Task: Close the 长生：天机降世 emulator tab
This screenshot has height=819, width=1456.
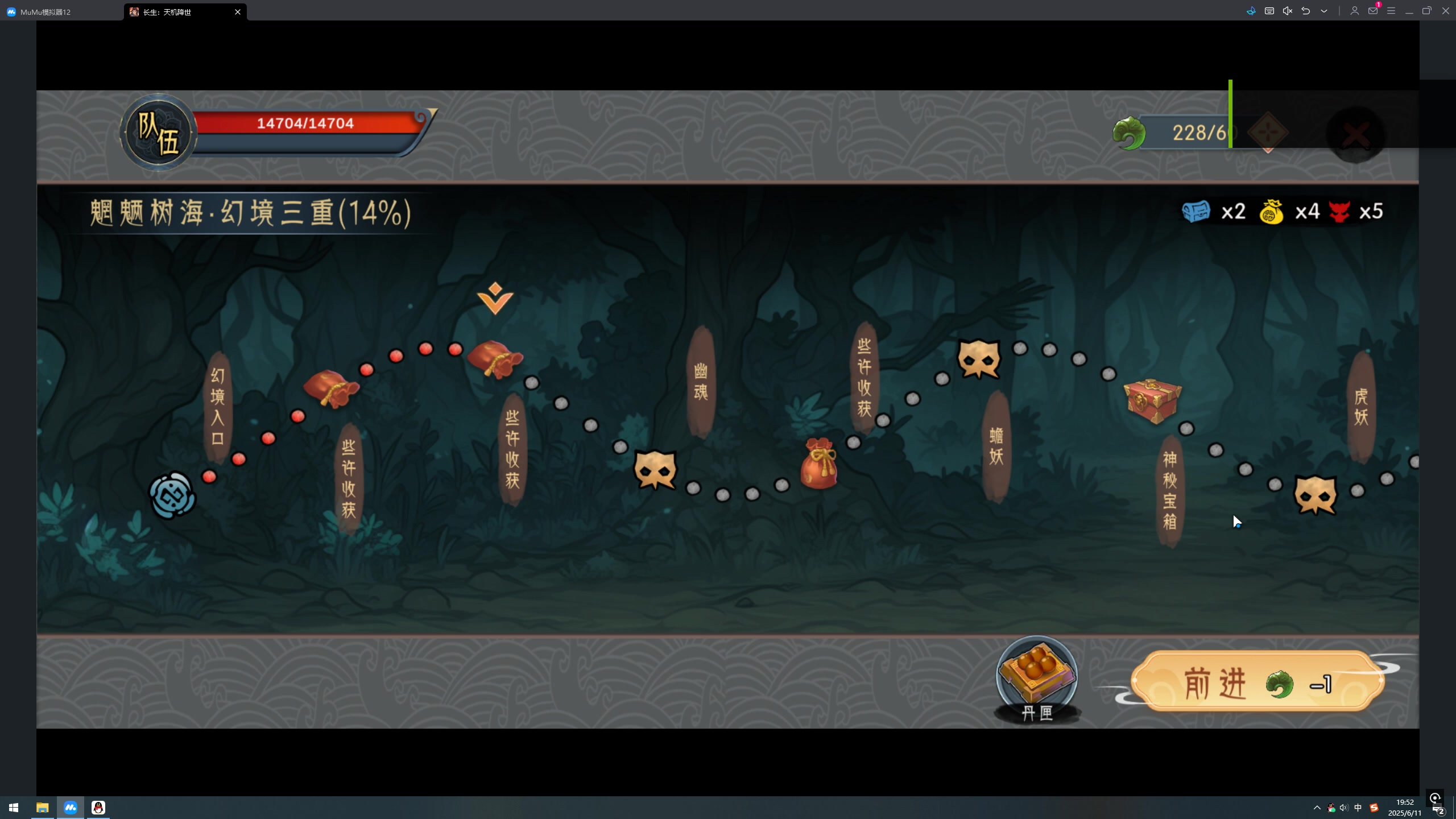Action: pos(238,12)
